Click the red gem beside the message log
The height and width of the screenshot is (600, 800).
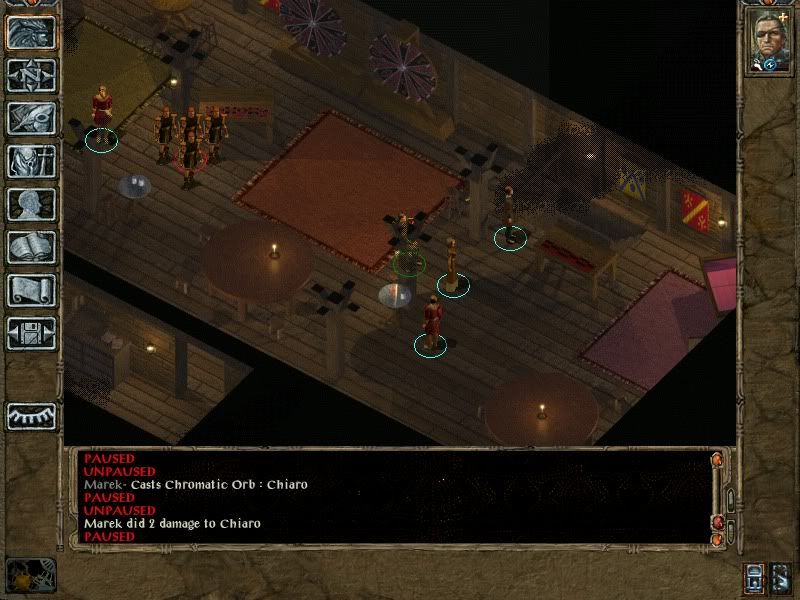coord(717,522)
